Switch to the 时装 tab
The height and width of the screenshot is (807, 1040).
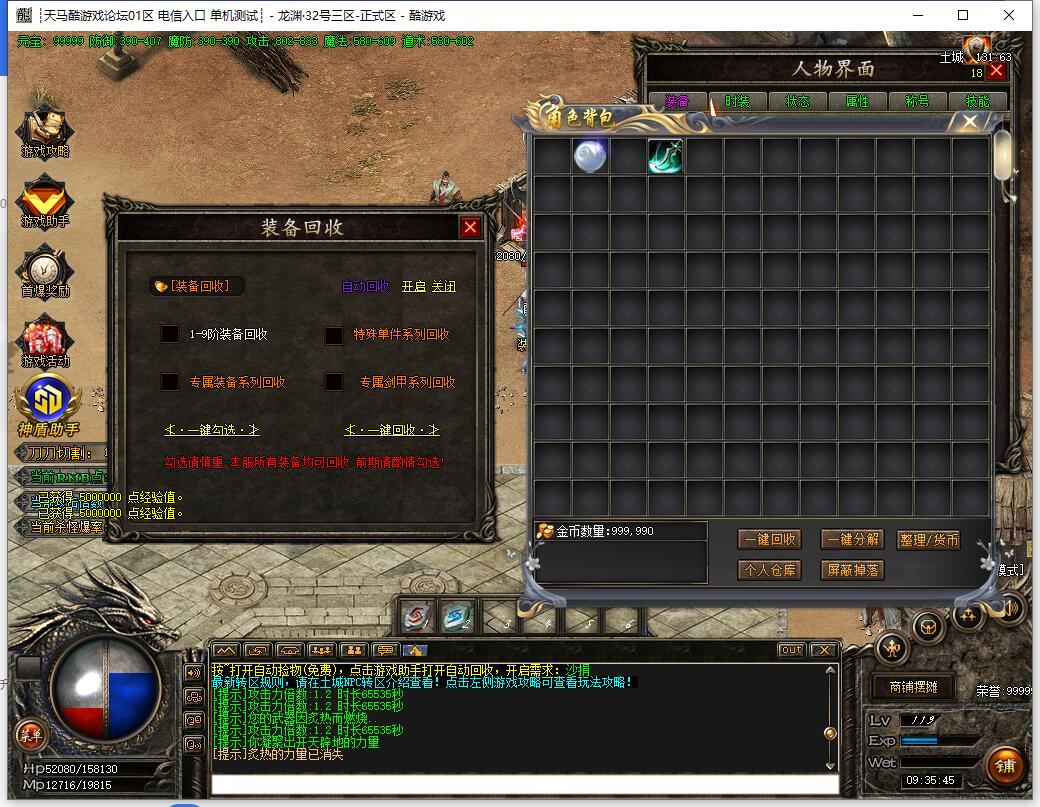[737, 101]
